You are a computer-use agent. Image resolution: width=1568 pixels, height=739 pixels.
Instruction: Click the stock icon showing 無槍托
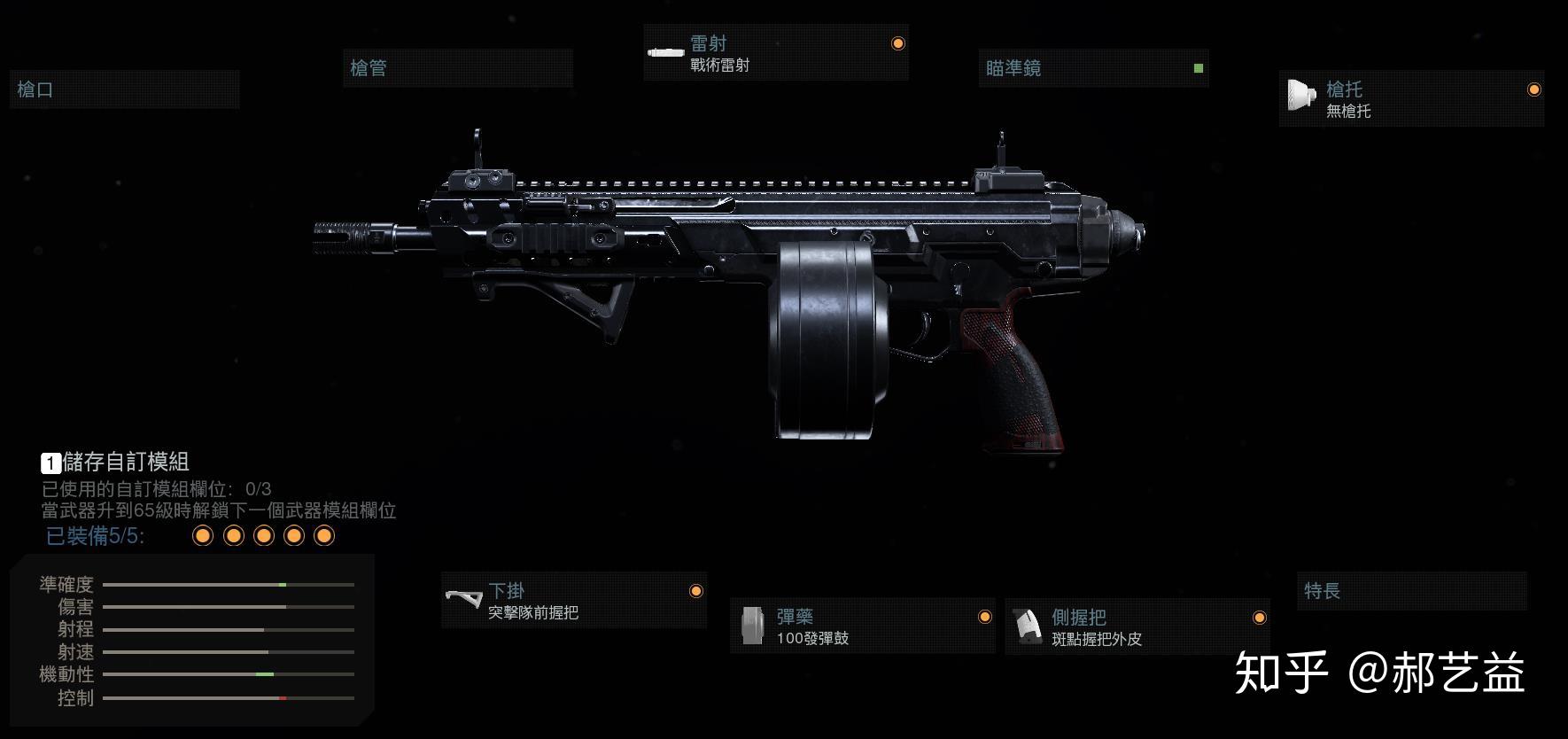(1299, 96)
